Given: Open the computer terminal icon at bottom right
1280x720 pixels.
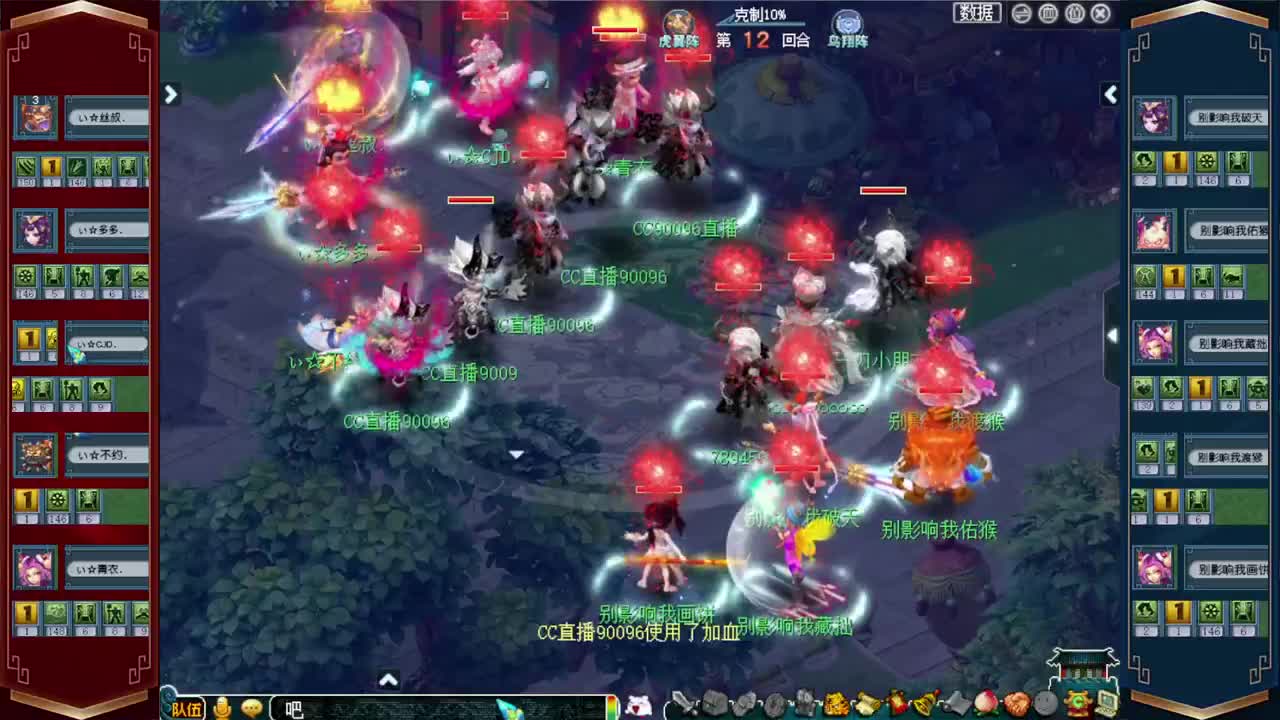Looking at the screenshot, I should pos(1104,705).
